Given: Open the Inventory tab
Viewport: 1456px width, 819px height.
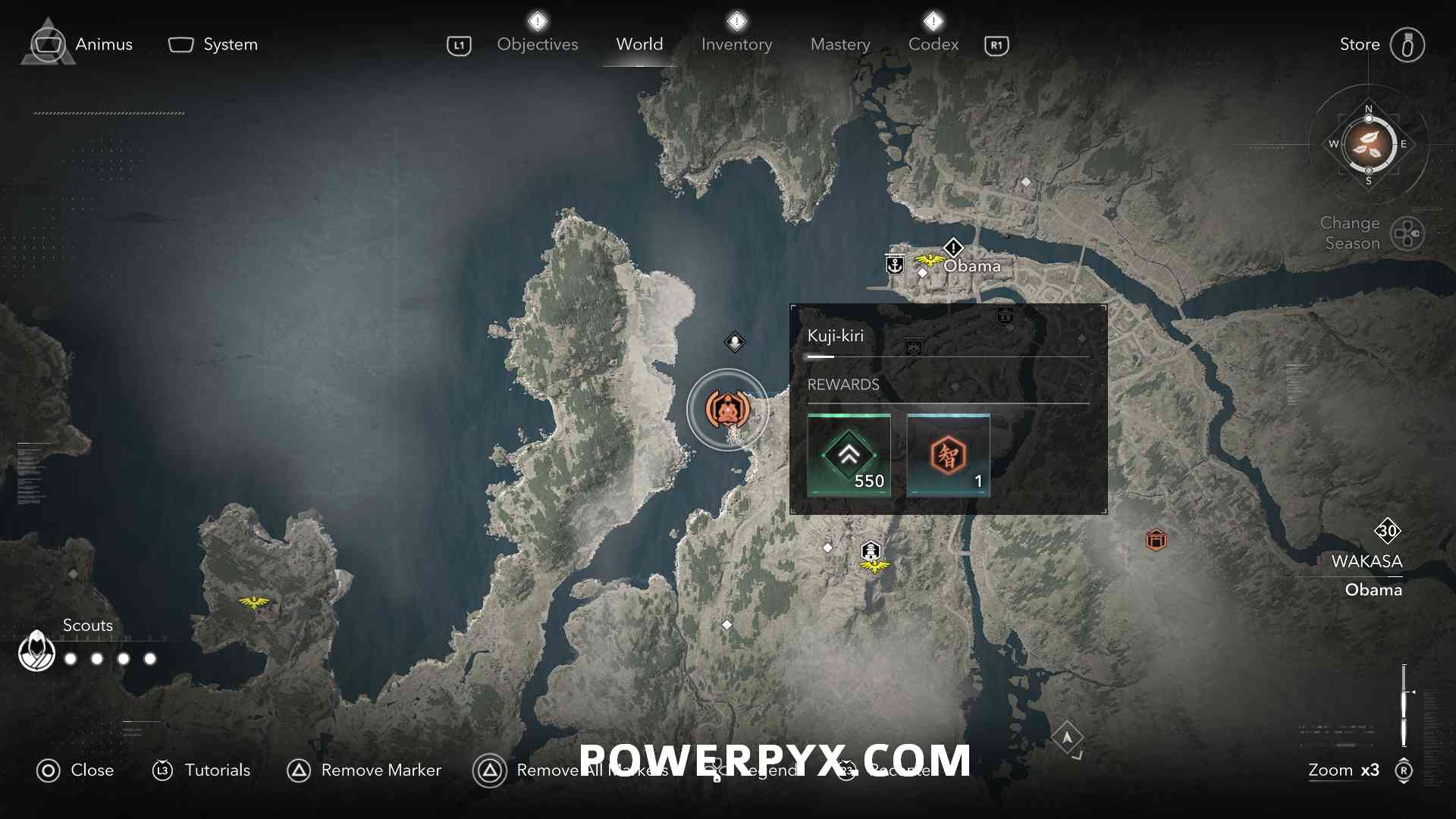Looking at the screenshot, I should [x=736, y=45].
